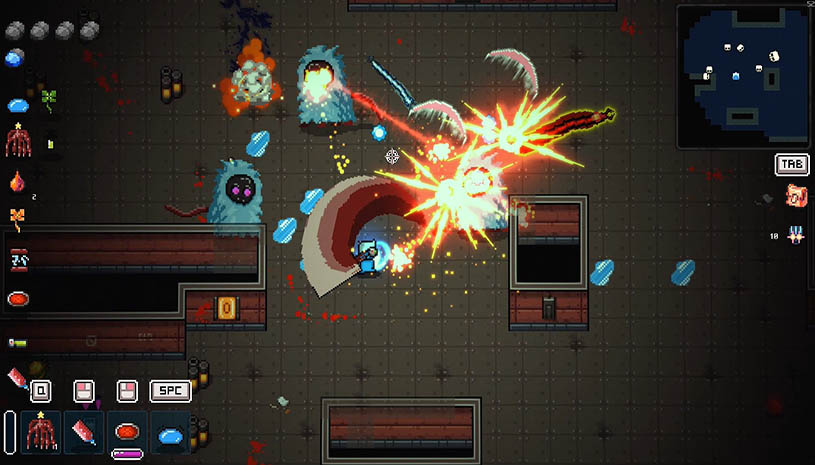Viewport: 815px width, 465px height.
Task: Open the room minimap
Action: (x=743, y=77)
